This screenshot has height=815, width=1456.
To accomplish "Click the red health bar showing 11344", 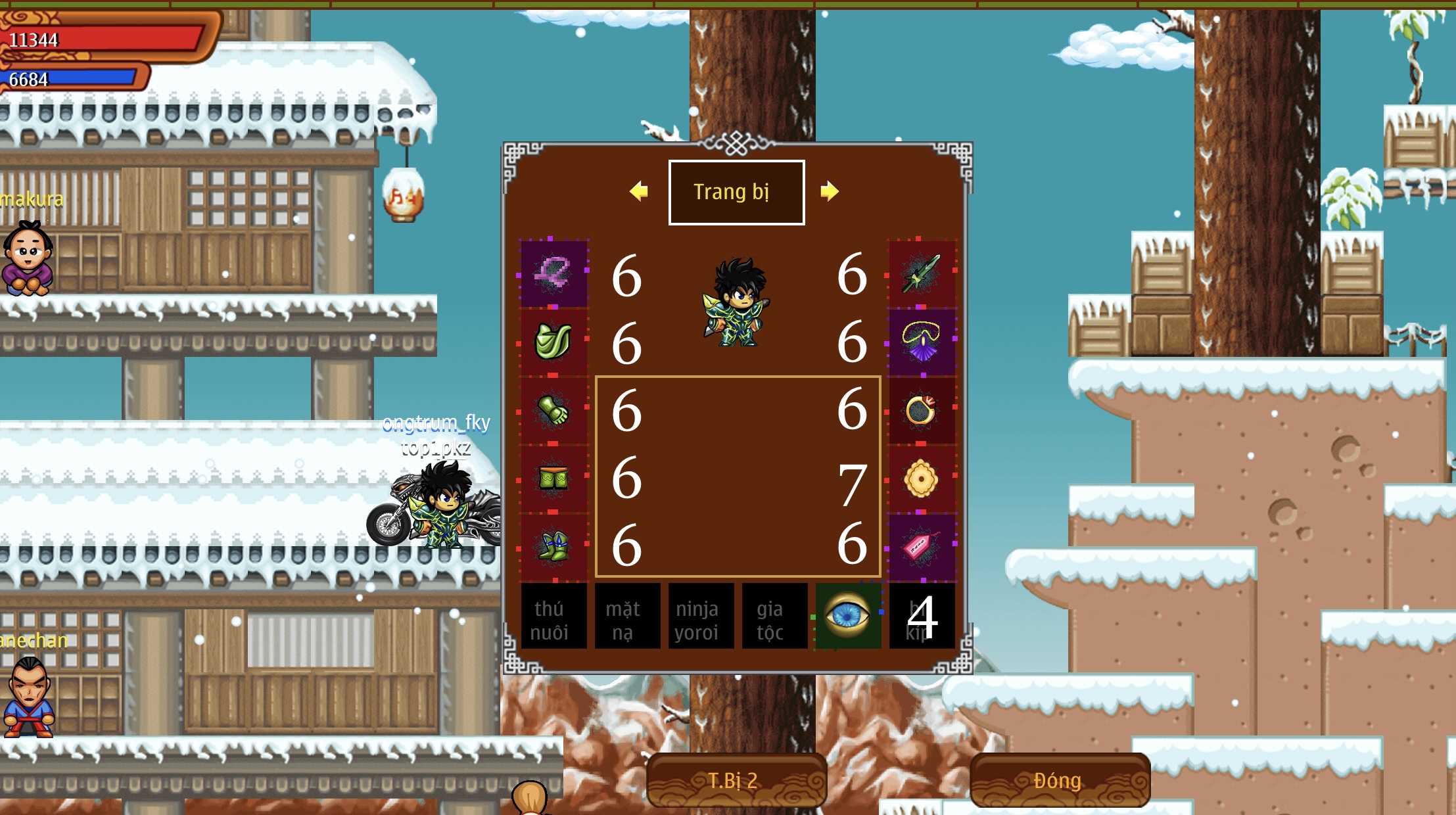I will [99, 39].
